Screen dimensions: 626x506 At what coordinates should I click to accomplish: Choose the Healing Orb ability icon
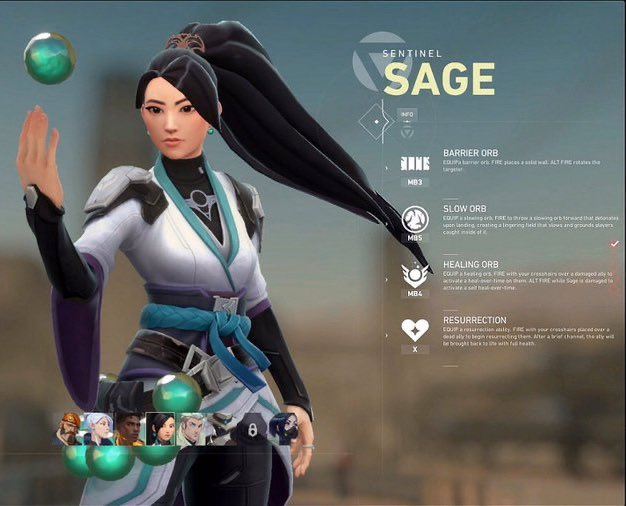(x=414, y=274)
